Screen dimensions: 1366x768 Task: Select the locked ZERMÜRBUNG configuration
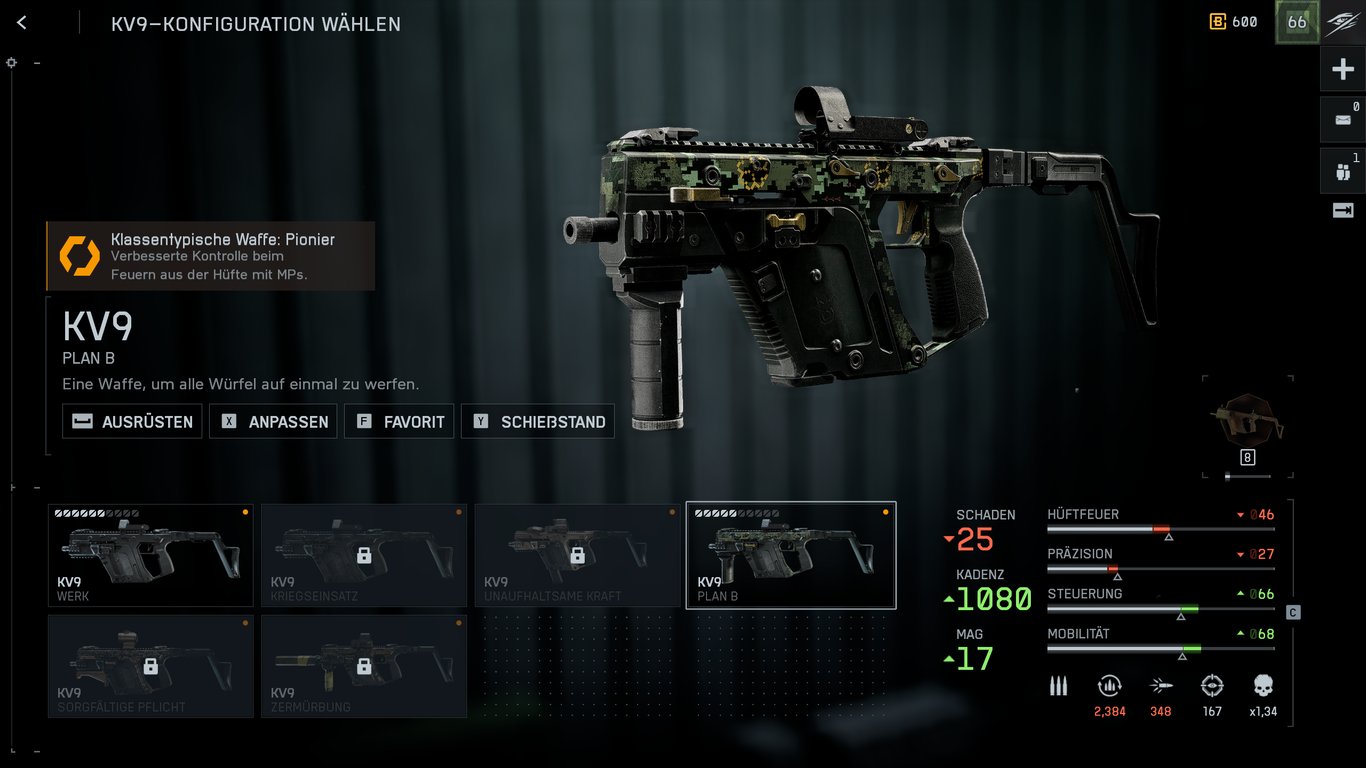coord(363,666)
